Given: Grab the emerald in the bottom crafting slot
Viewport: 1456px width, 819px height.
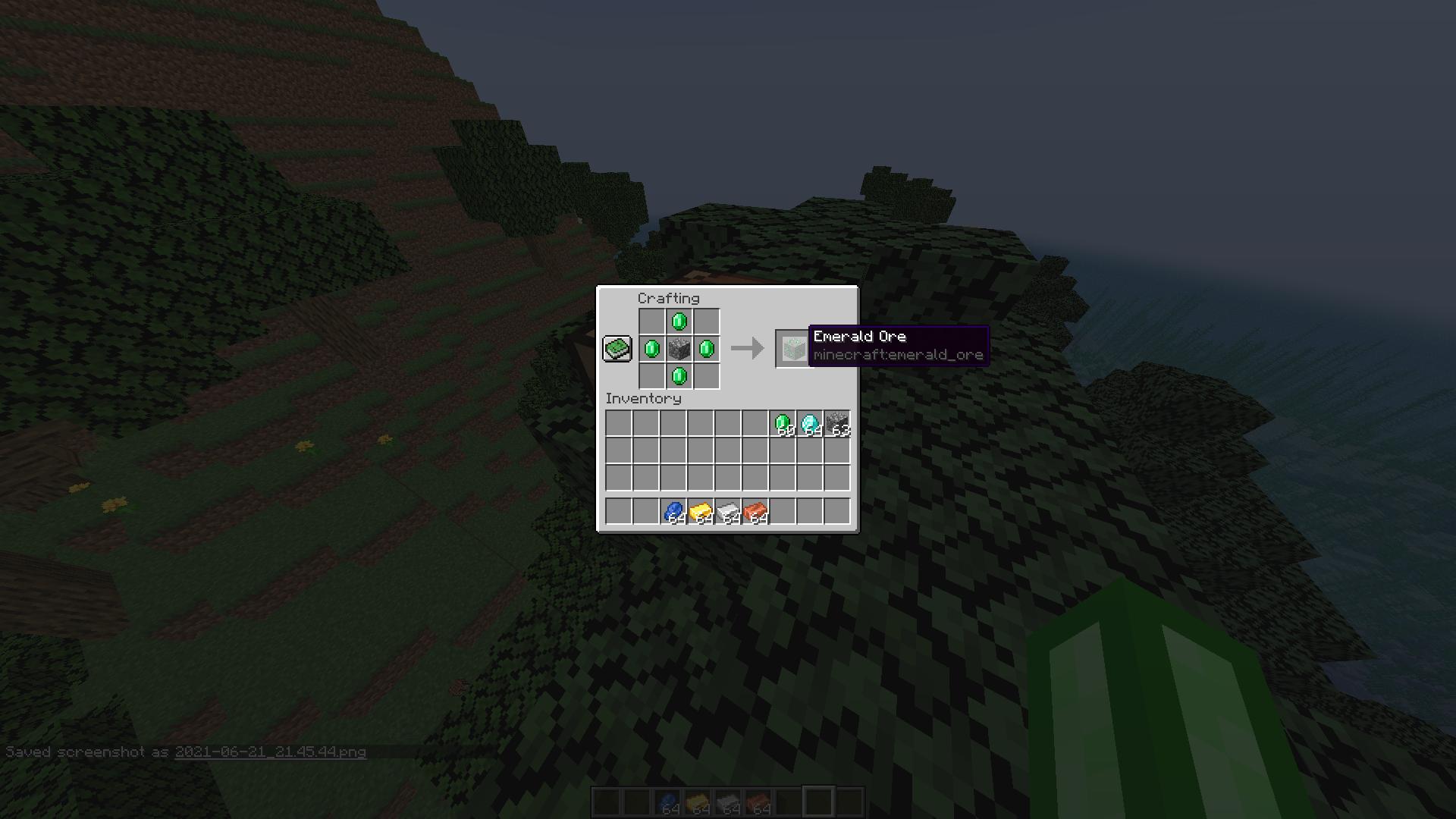Looking at the screenshot, I should pyautogui.click(x=678, y=376).
